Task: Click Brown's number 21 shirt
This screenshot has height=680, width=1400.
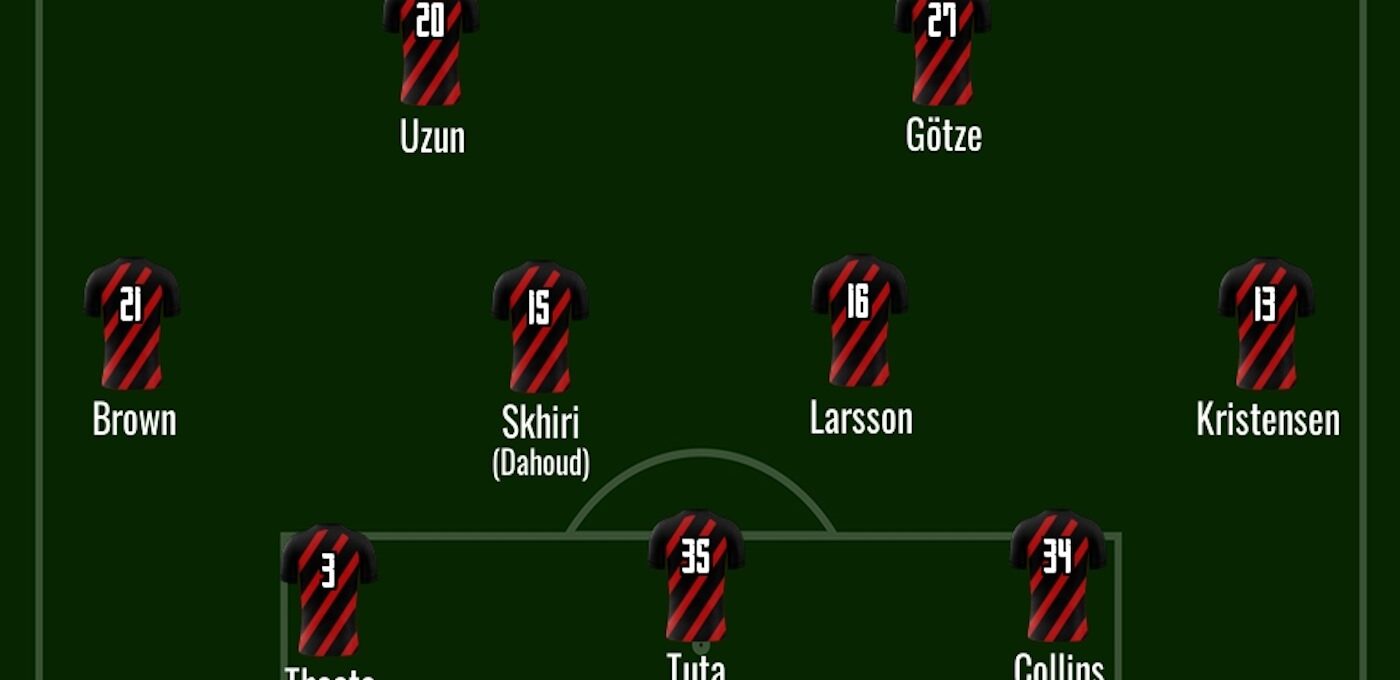Action: tap(132, 324)
